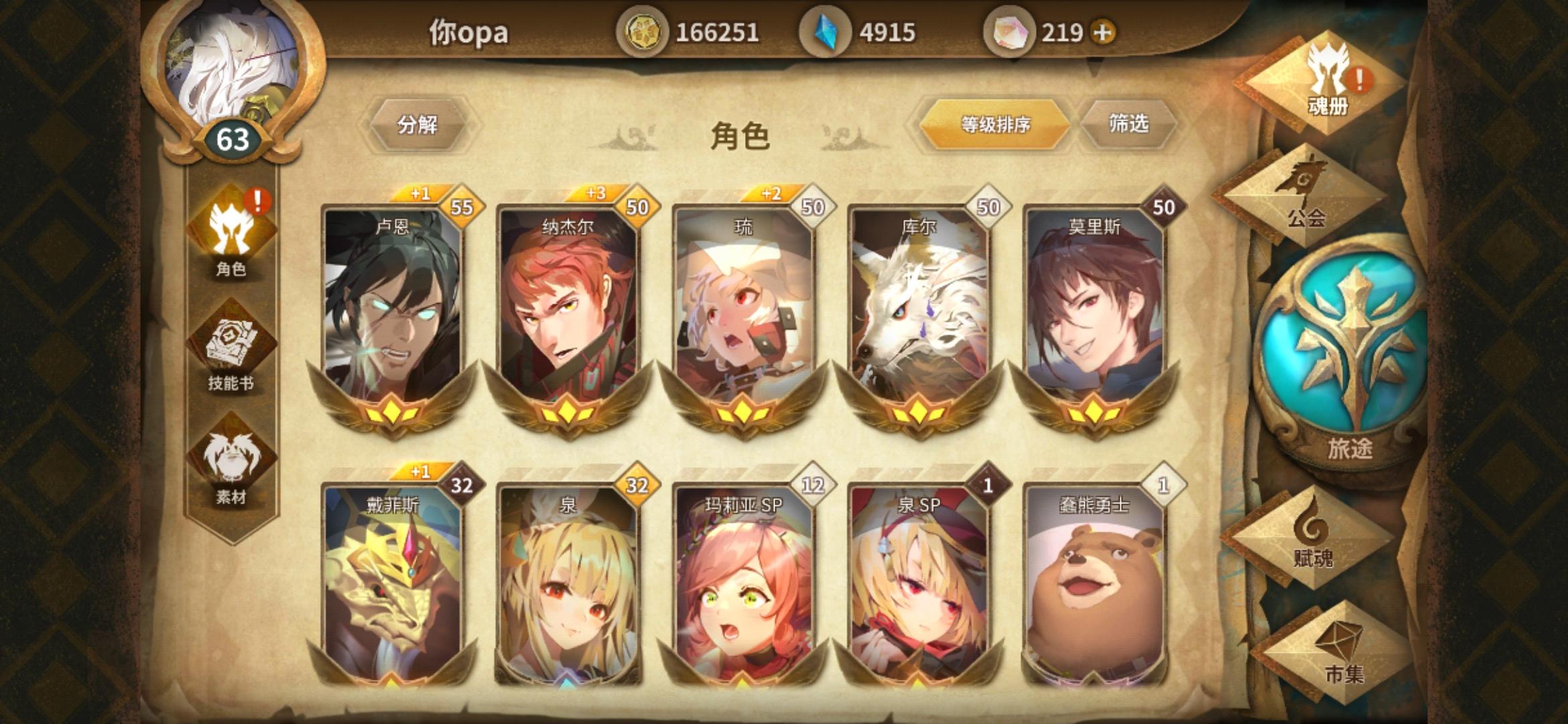Tap the + to purchase gems
Screen dimensions: 1568x724
(1102, 30)
